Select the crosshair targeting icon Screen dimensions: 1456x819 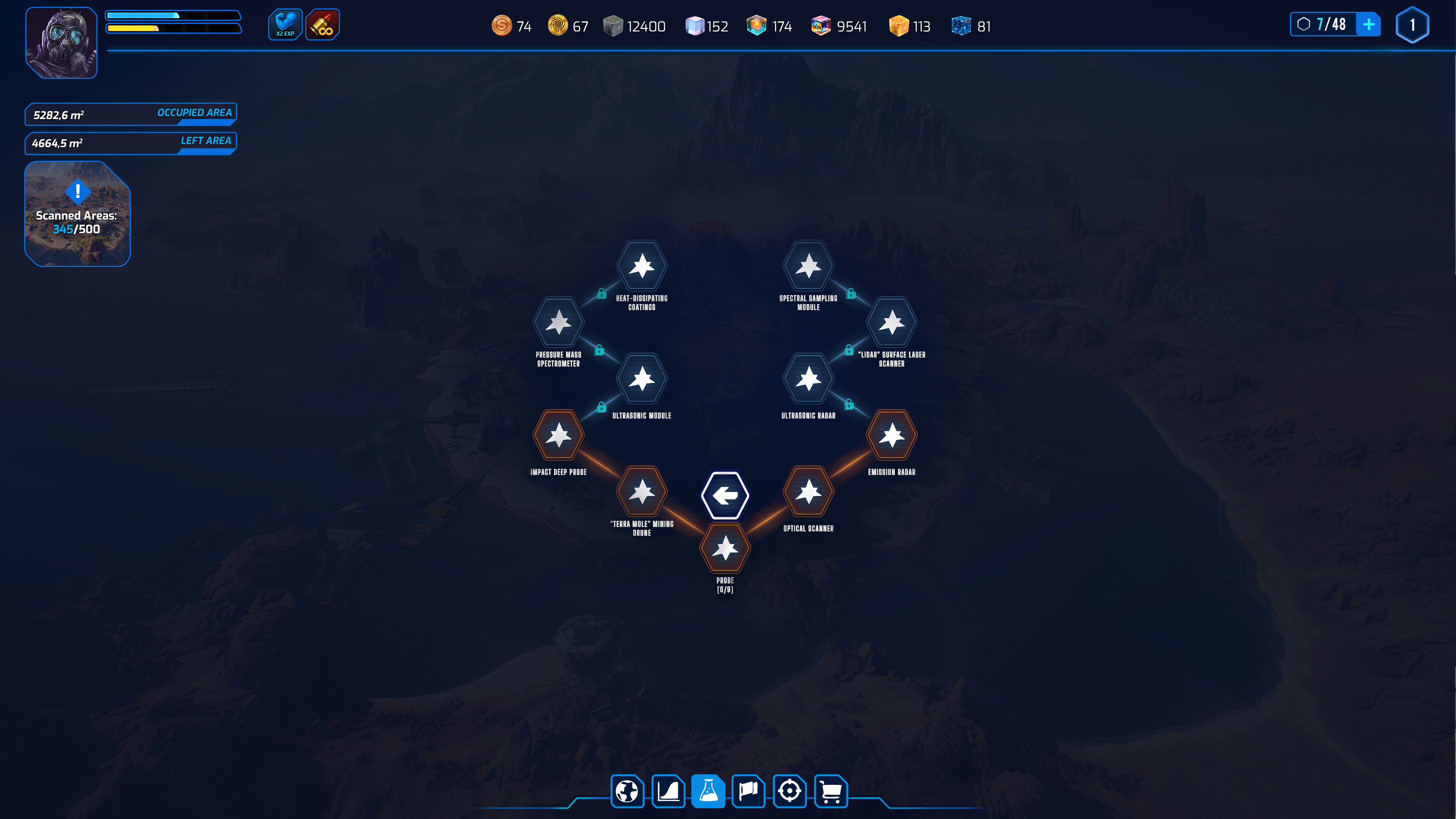tap(789, 791)
